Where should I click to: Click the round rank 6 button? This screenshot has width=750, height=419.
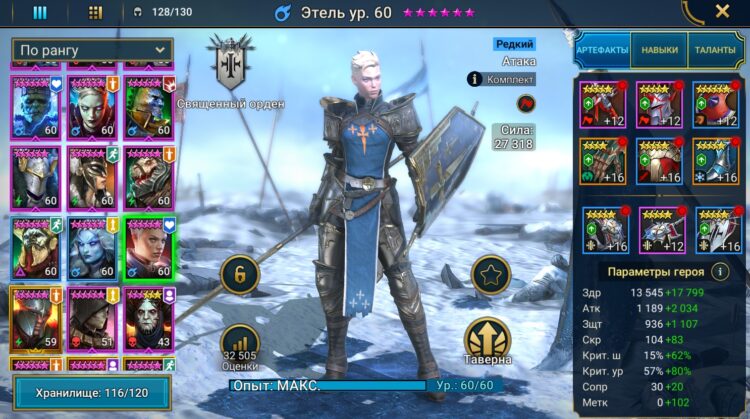[x=240, y=275]
